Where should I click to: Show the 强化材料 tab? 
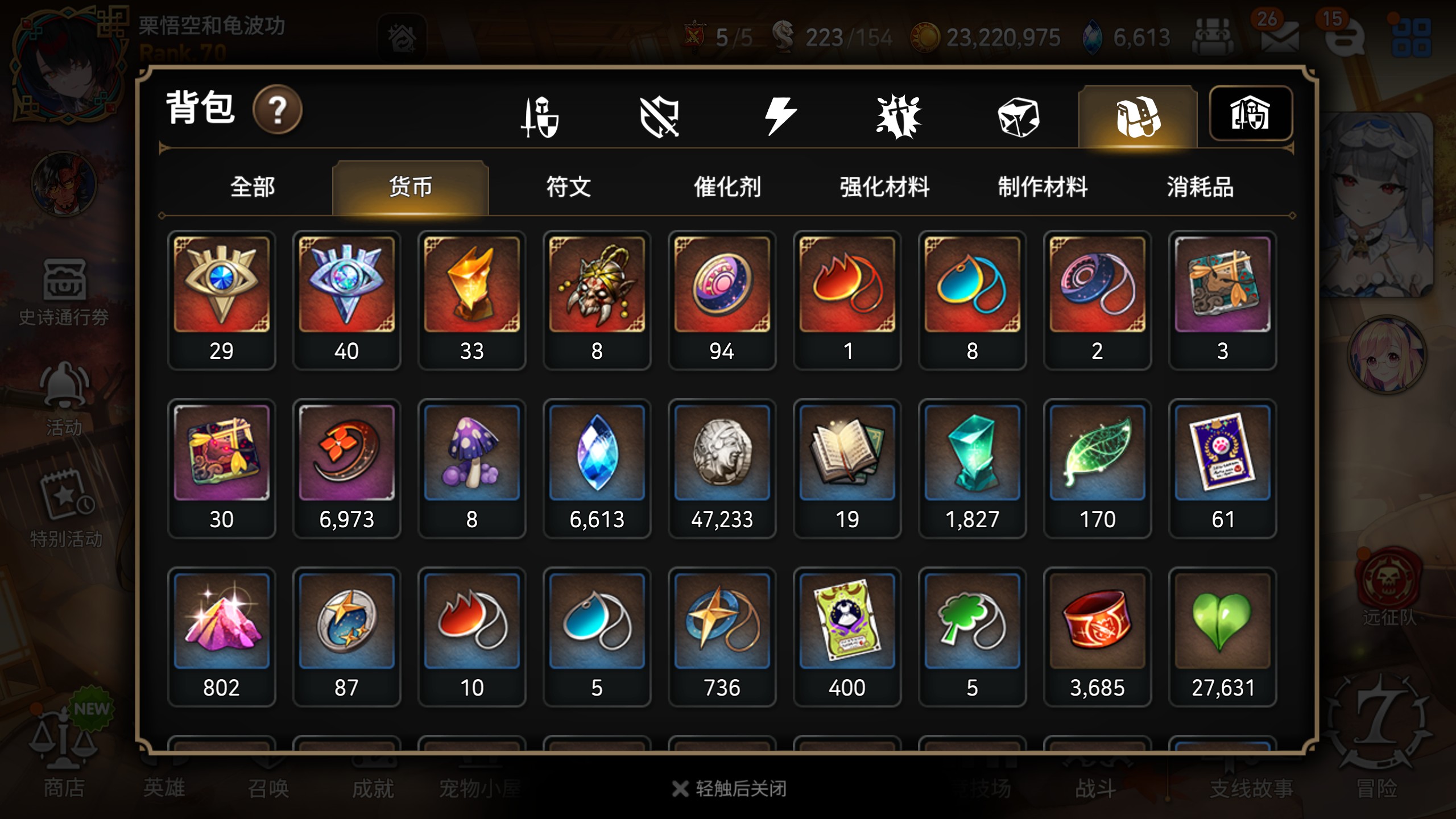[x=884, y=187]
